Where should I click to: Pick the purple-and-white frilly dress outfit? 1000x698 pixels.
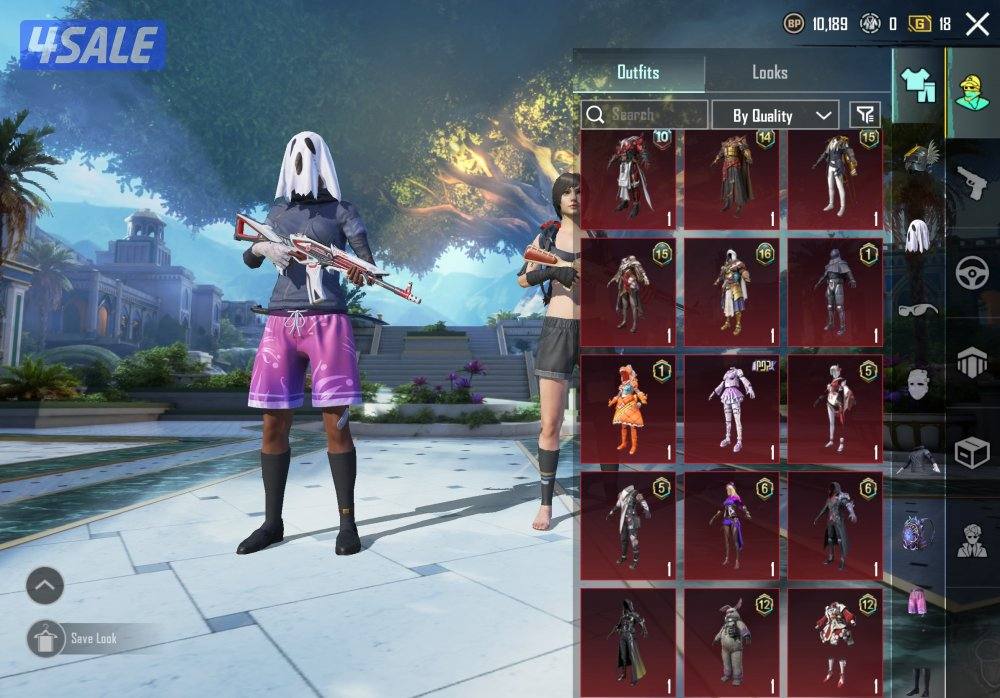pos(732,409)
